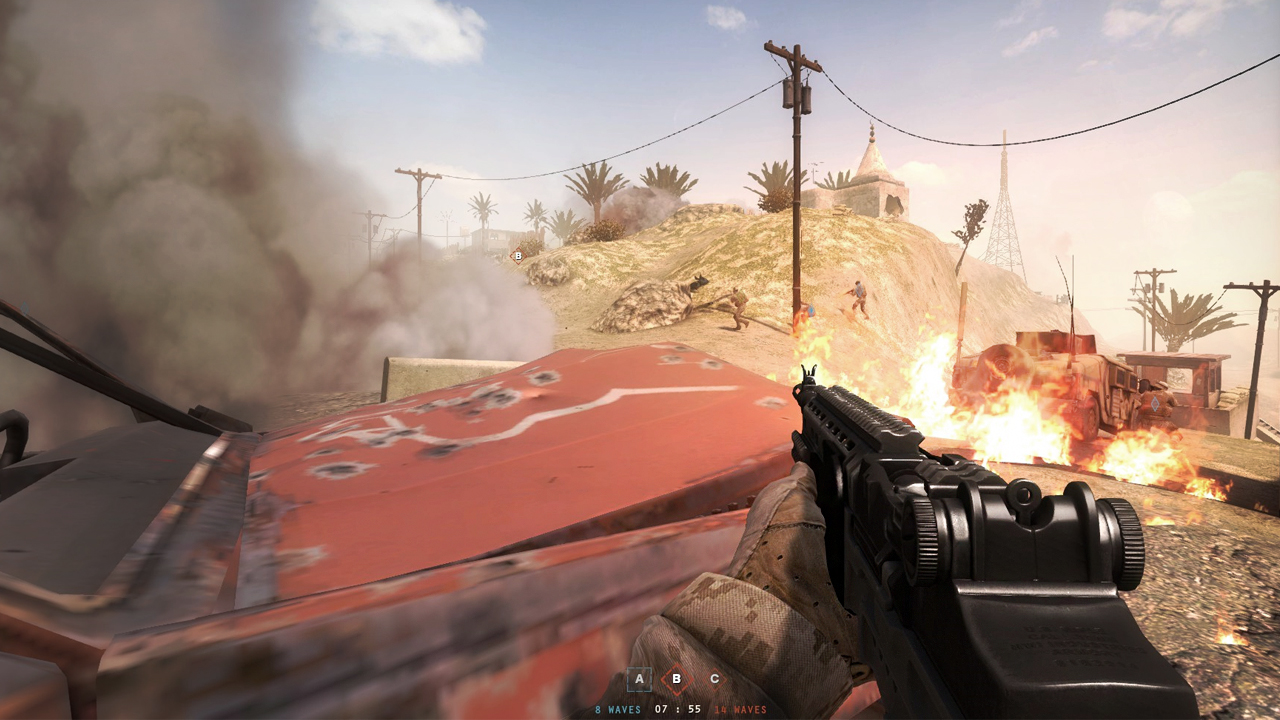Select the active objective B diamond icon
Screen dimensions: 1280x720
pyautogui.click(x=677, y=679)
